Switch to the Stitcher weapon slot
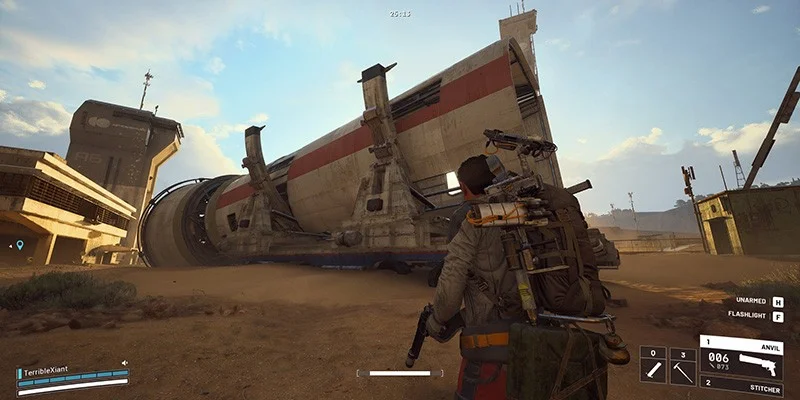800x400 pixels. click(x=741, y=386)
